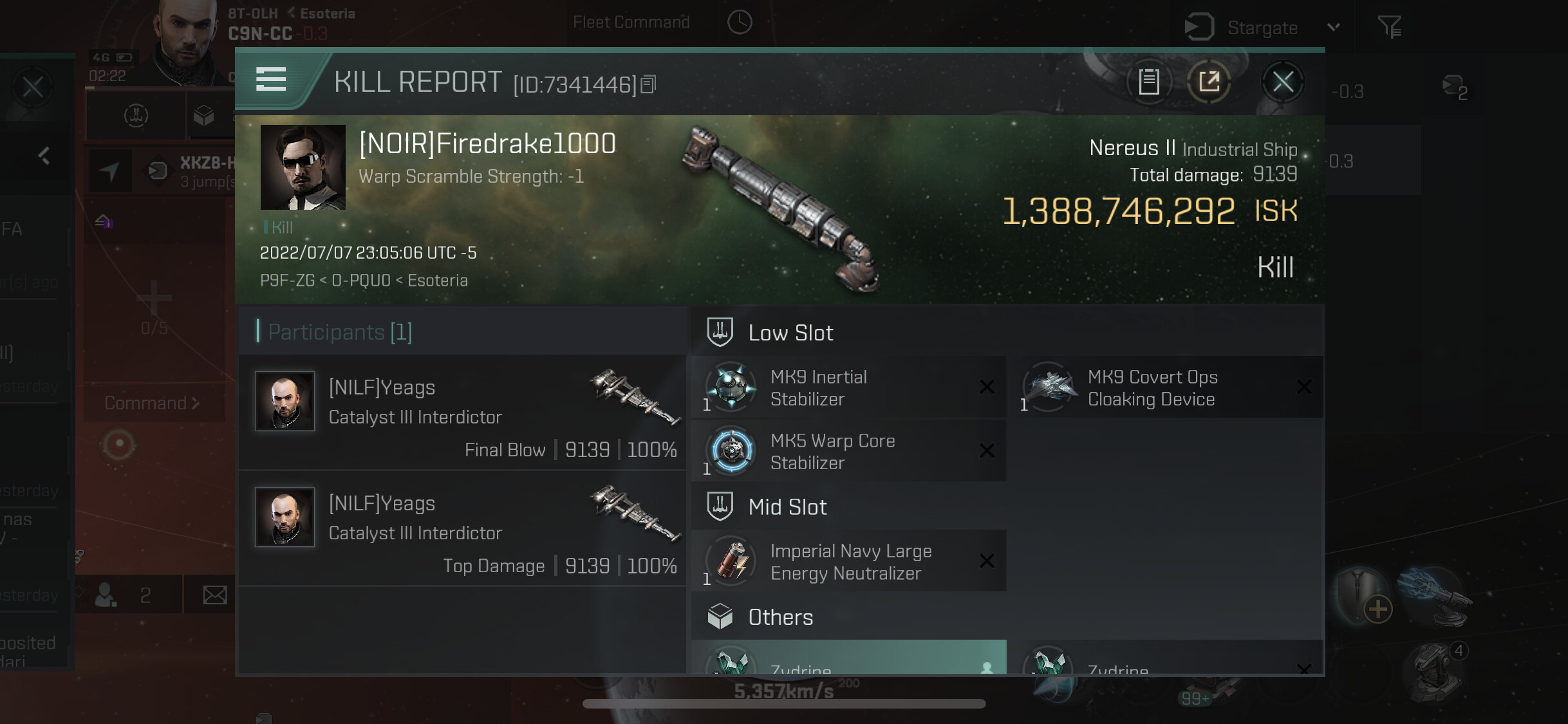Image resolution: width=1568 pixels, height=724 pixels.
Task: Collapse the left panel with back arrow
Action: click(x=44, y=155)
